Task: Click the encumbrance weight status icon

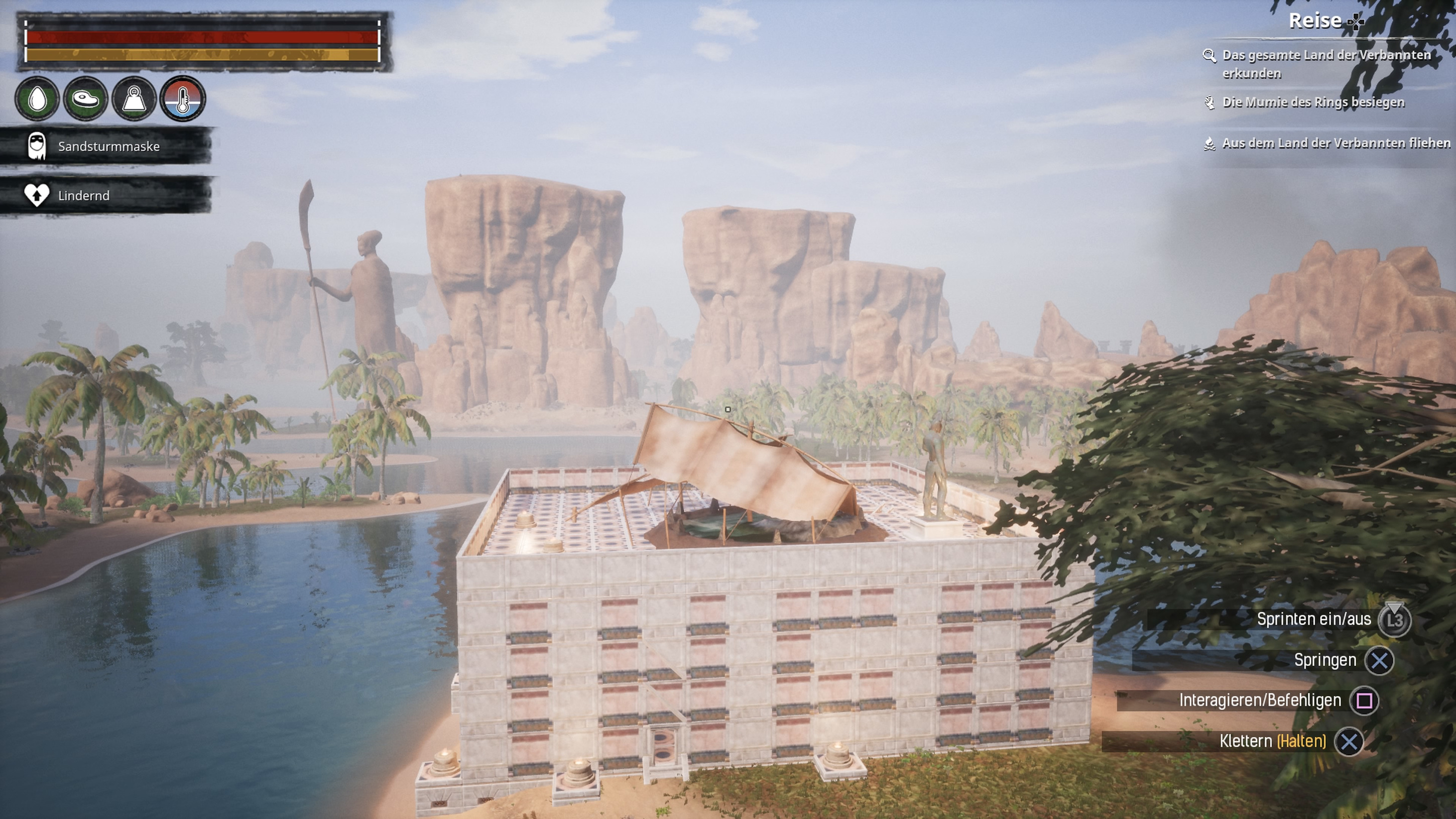Action: pyautogui.click(x=135, y=99)
